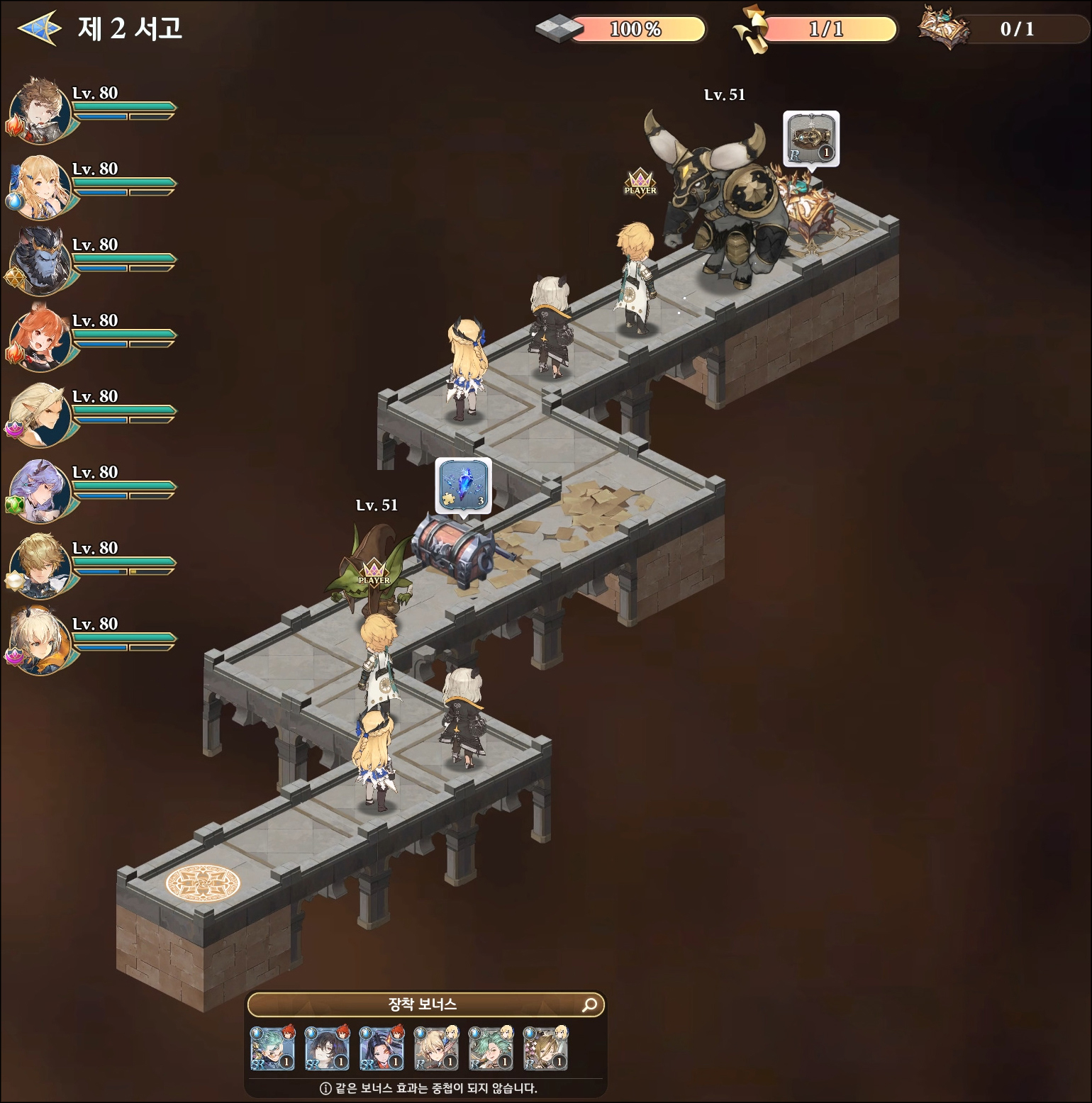Pick the orange-haired fire girl portrait
1092x1103 pixels.
pos(41,339)
